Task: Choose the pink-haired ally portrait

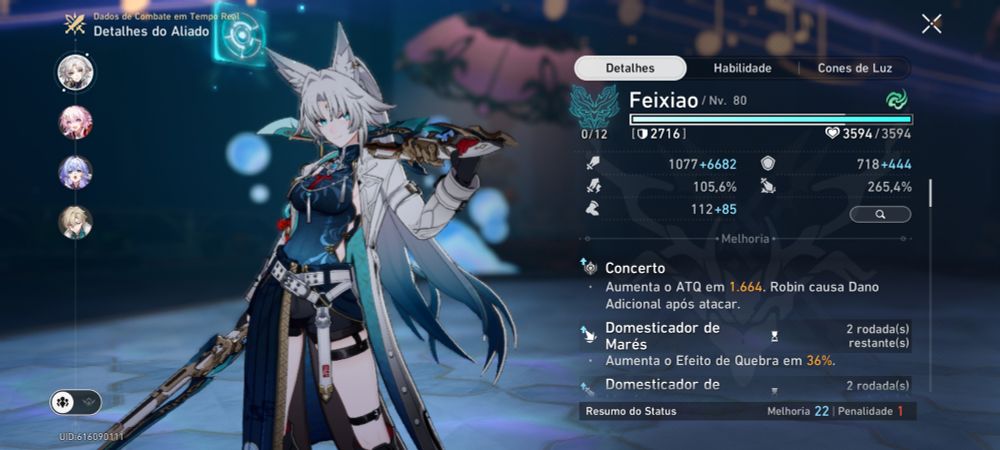Action: pyautogui.click(x=75, y=121)
